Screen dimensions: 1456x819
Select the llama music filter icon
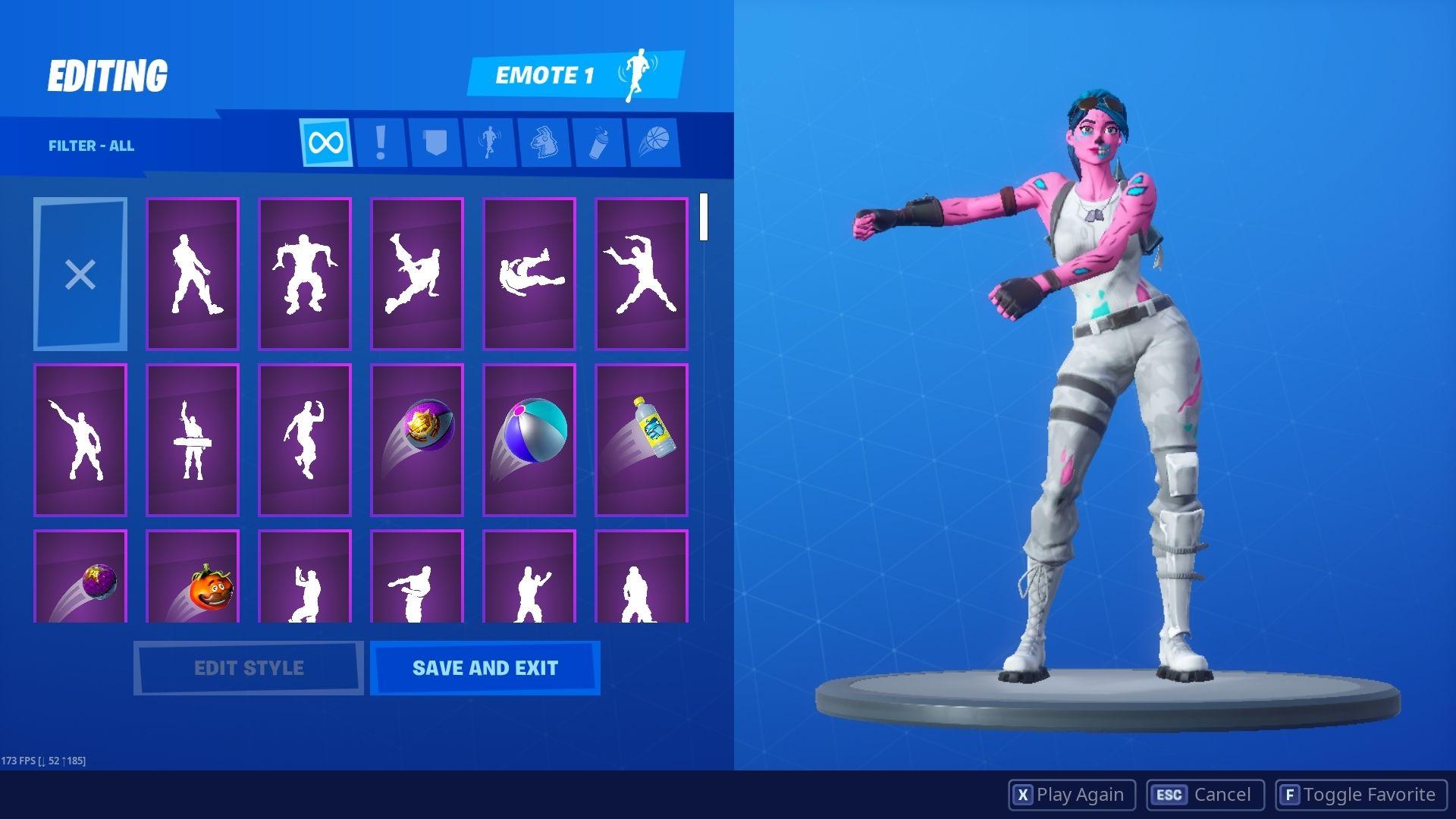(x=545, y=140)
